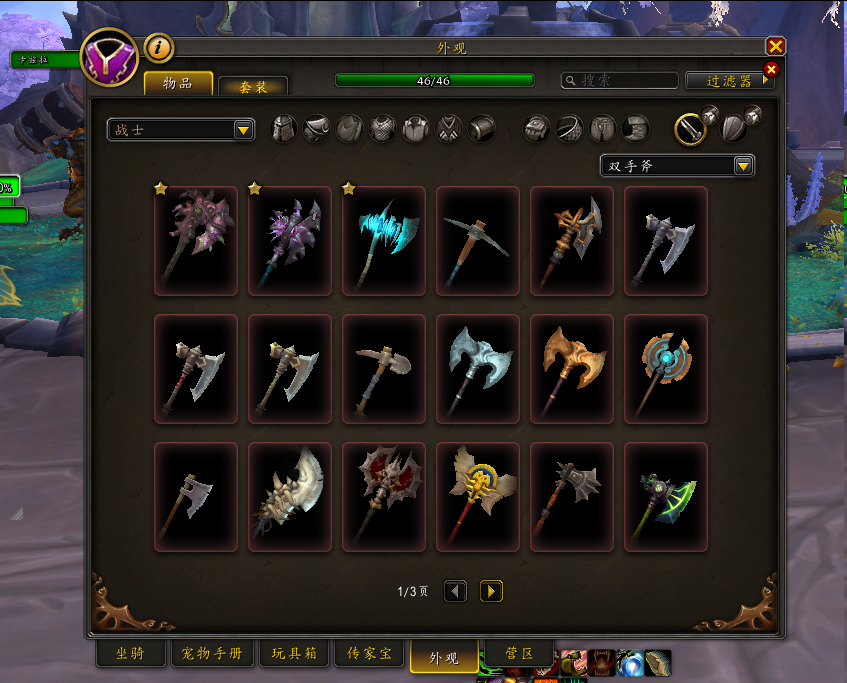
Task: Click the info button beside the window emblem
Action: pyautogui.click(x=159, y=47)
